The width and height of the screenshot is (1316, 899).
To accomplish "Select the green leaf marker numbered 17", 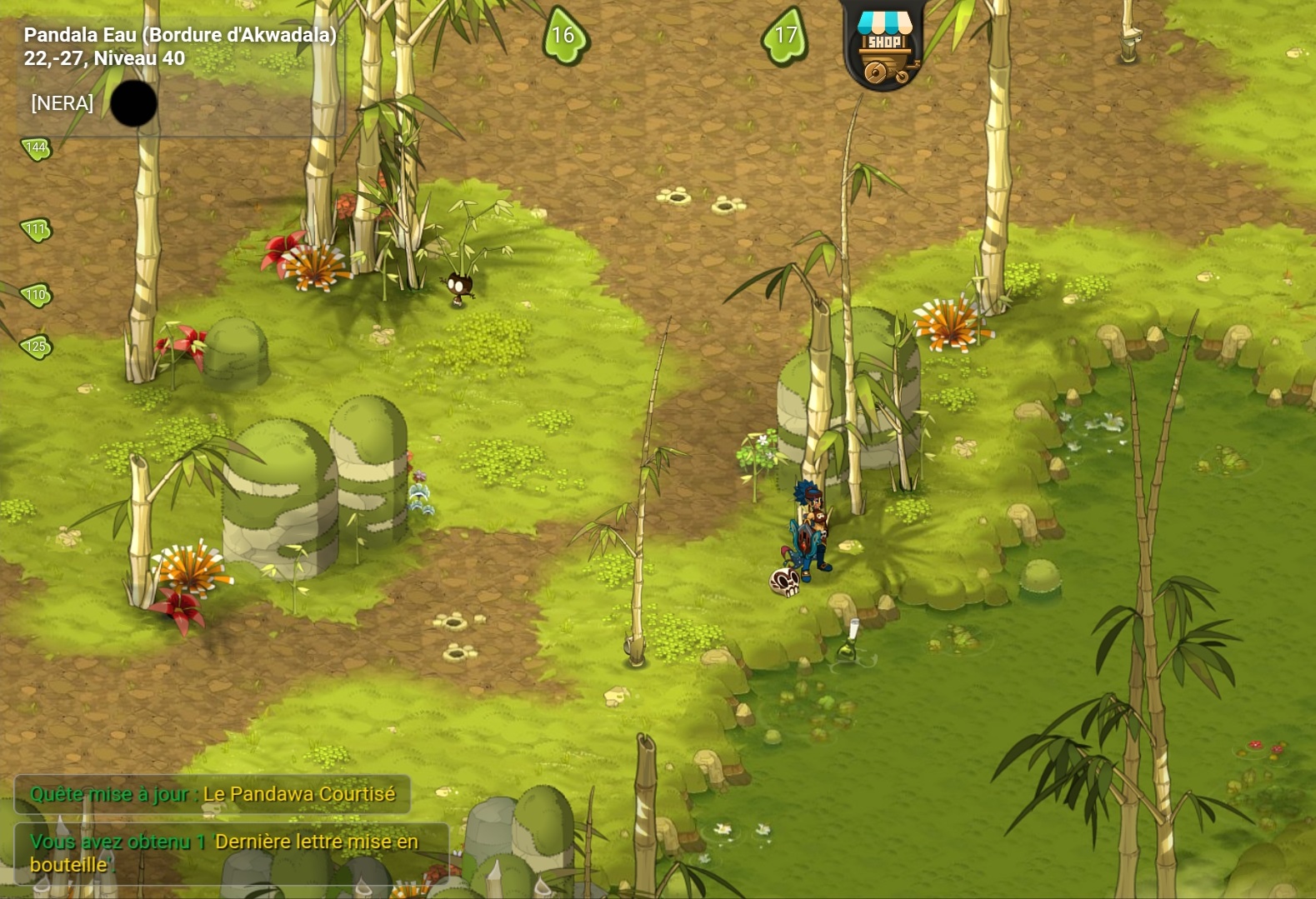I will [785, 36].
